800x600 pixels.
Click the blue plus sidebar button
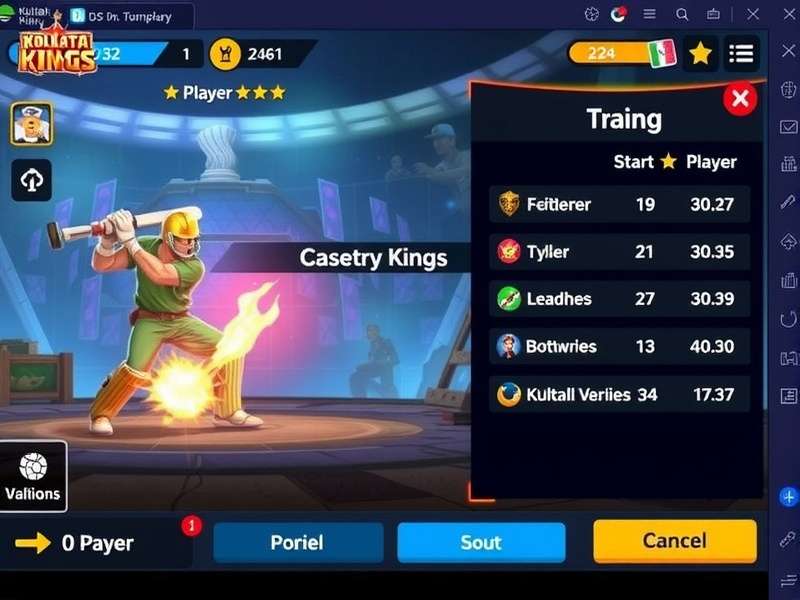tap(788, 496)
